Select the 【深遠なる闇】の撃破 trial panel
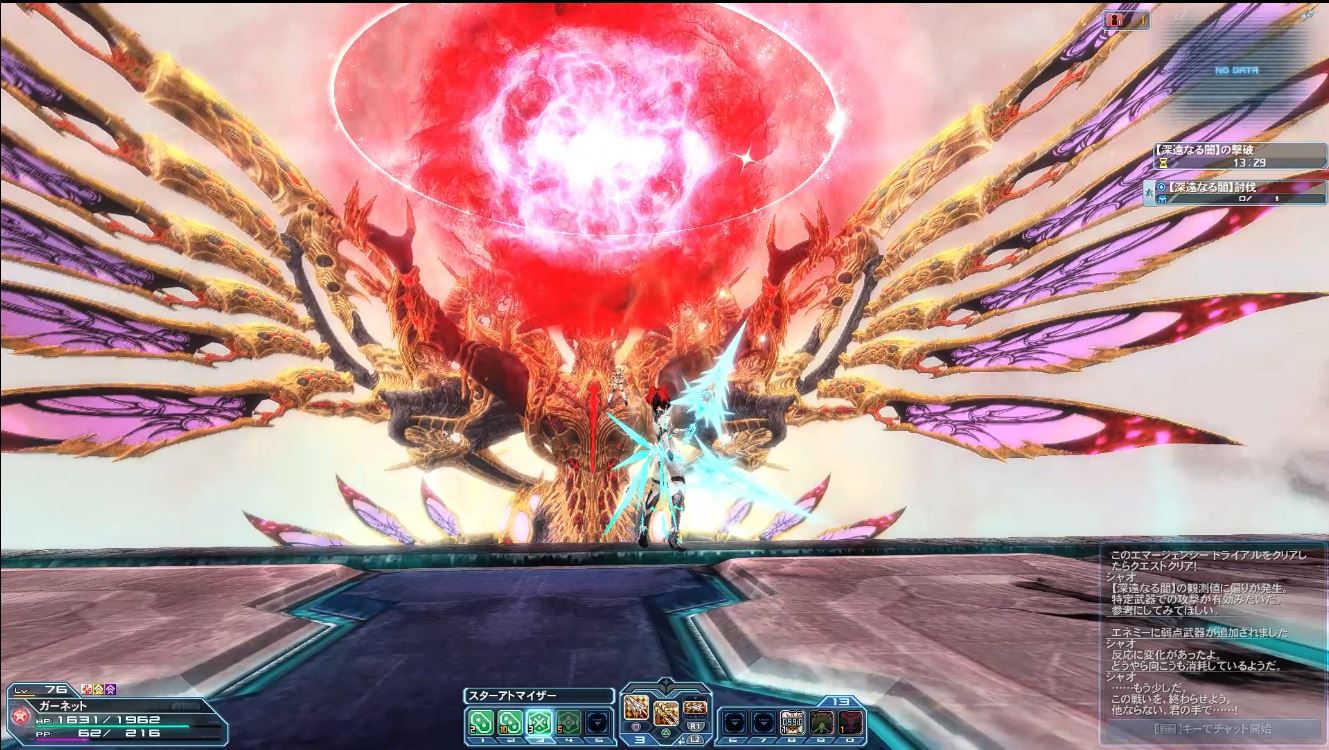This screenshot has width=1329, height=750. pyautogui.click(x=1236, y=154)
